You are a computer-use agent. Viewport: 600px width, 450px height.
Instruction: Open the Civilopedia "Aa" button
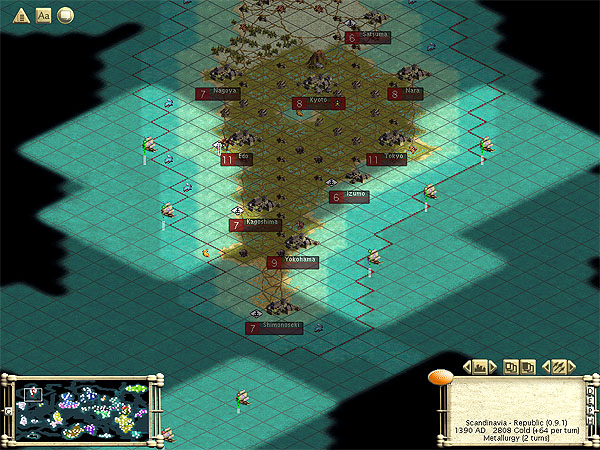[x=43, y=14]
